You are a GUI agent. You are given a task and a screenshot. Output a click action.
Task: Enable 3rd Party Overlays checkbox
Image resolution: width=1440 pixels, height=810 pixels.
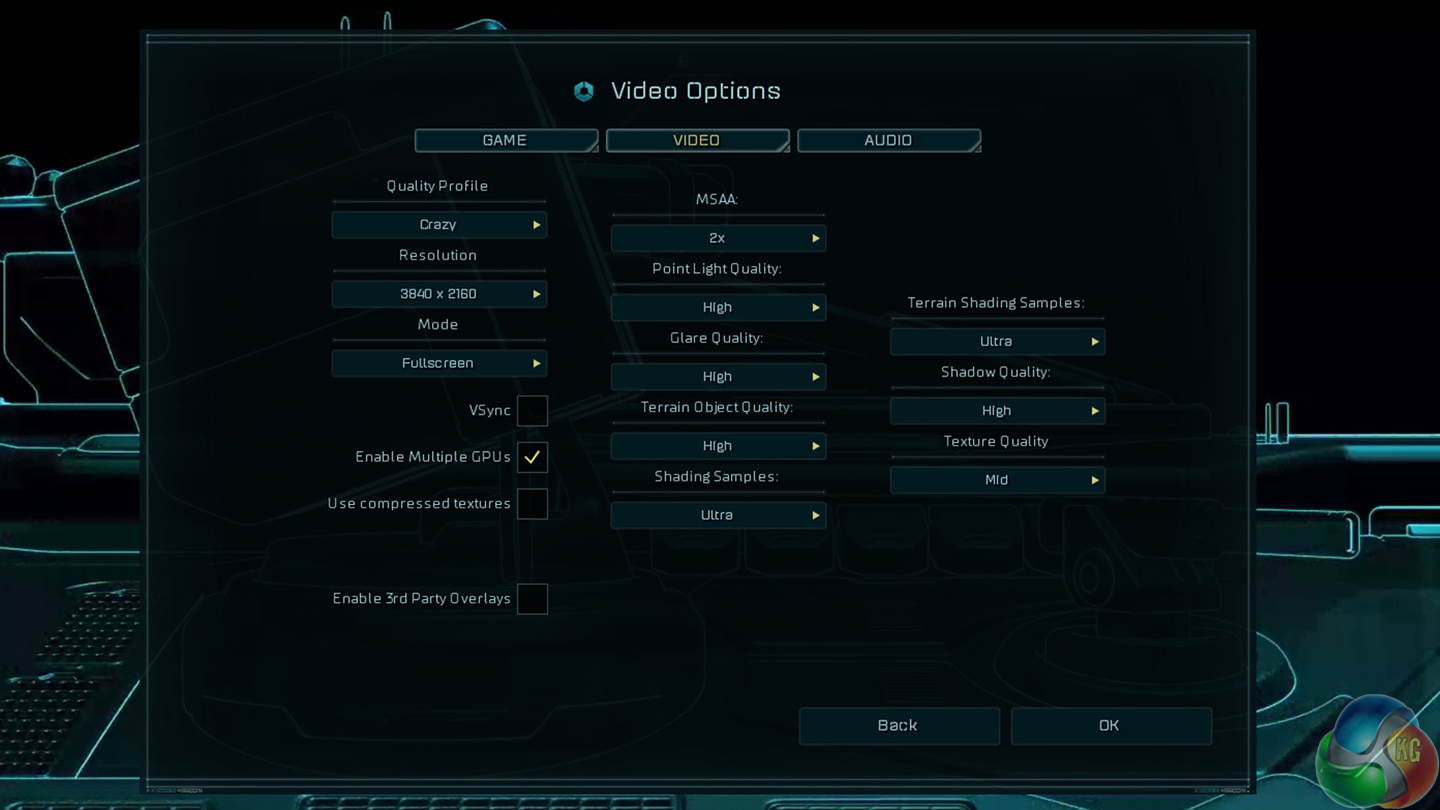[532, 599]
